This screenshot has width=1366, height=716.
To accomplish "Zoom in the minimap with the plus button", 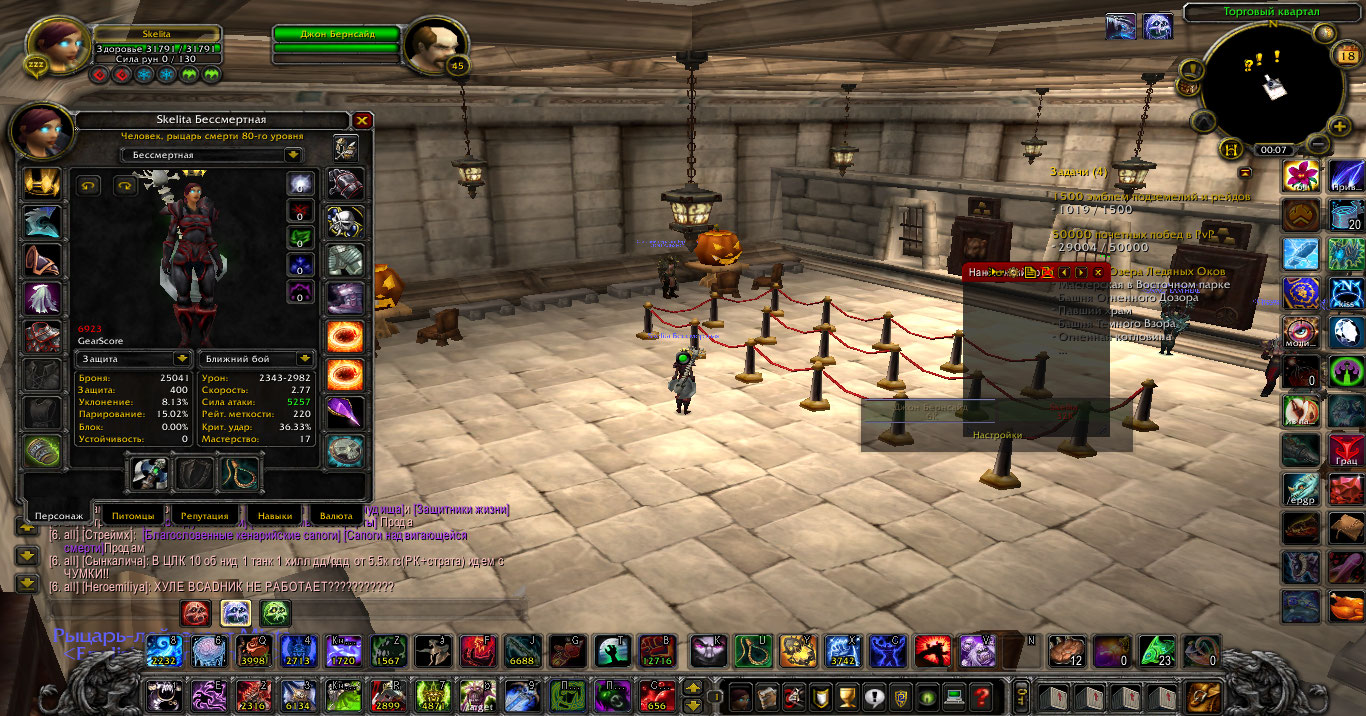I will (x=1340, y=127).
